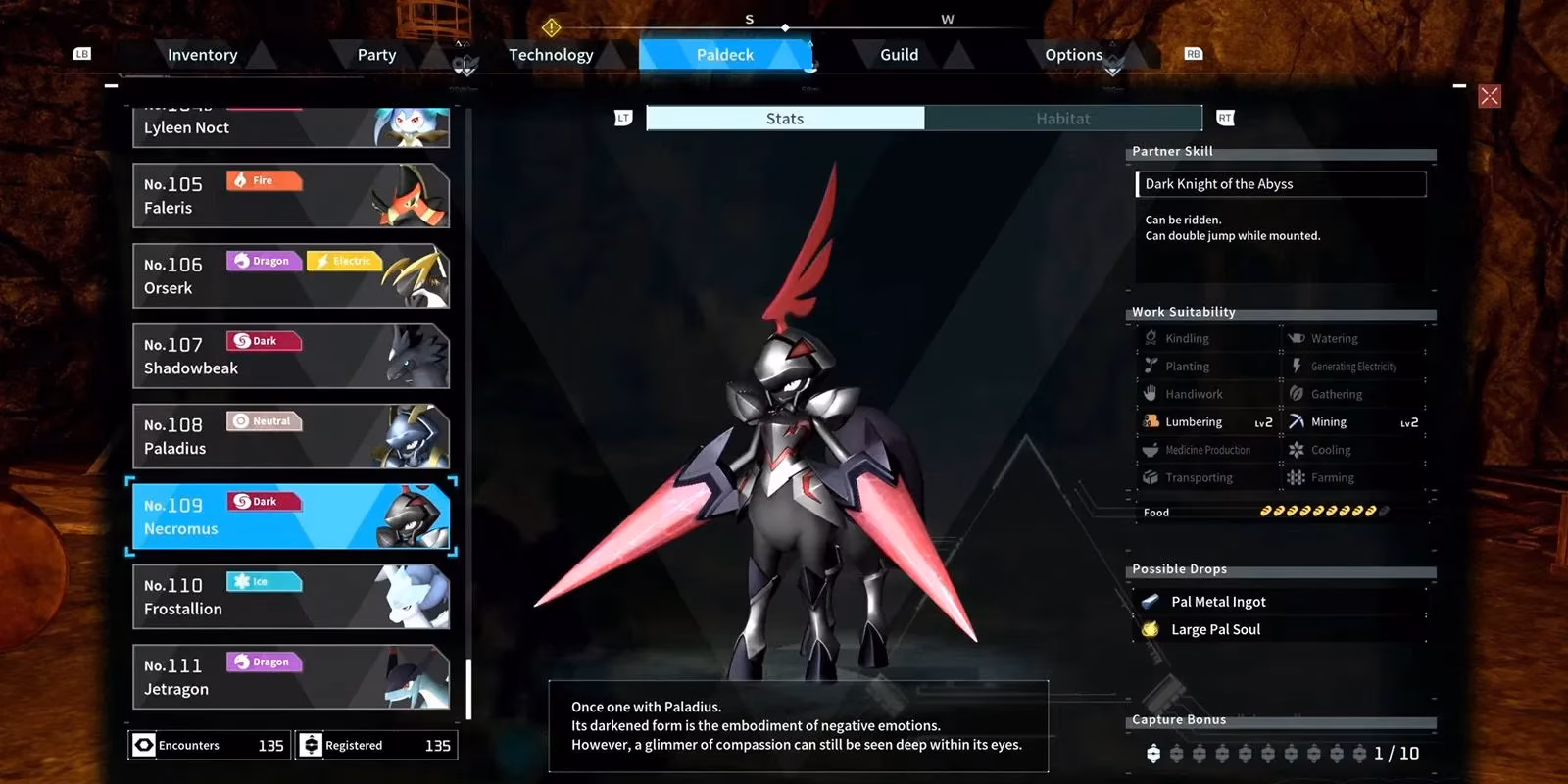Click the Encounters counter showing 135

208,745
